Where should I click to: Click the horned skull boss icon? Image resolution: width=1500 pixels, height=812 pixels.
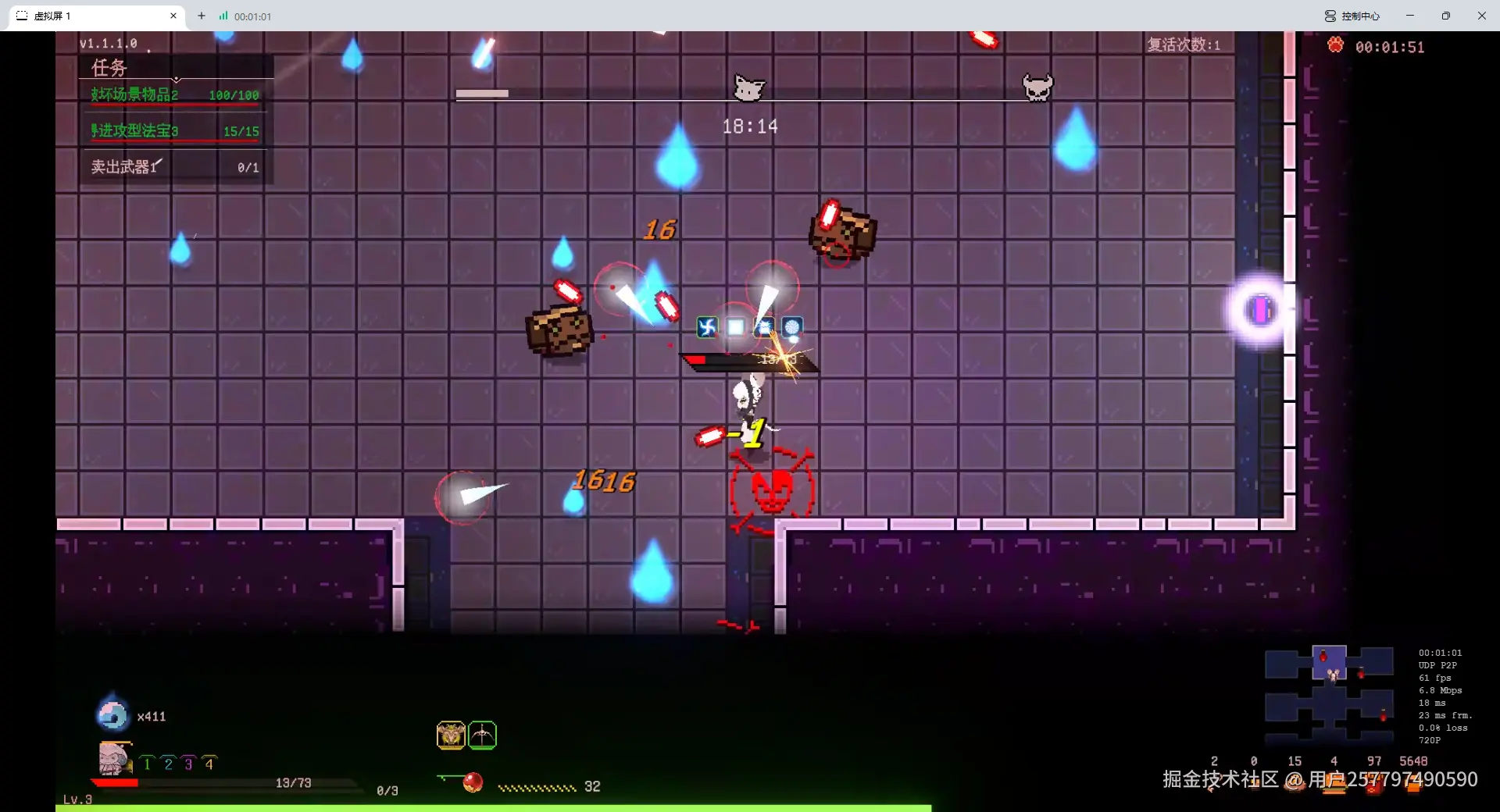pyautogui.click(x=1037, y=87)
